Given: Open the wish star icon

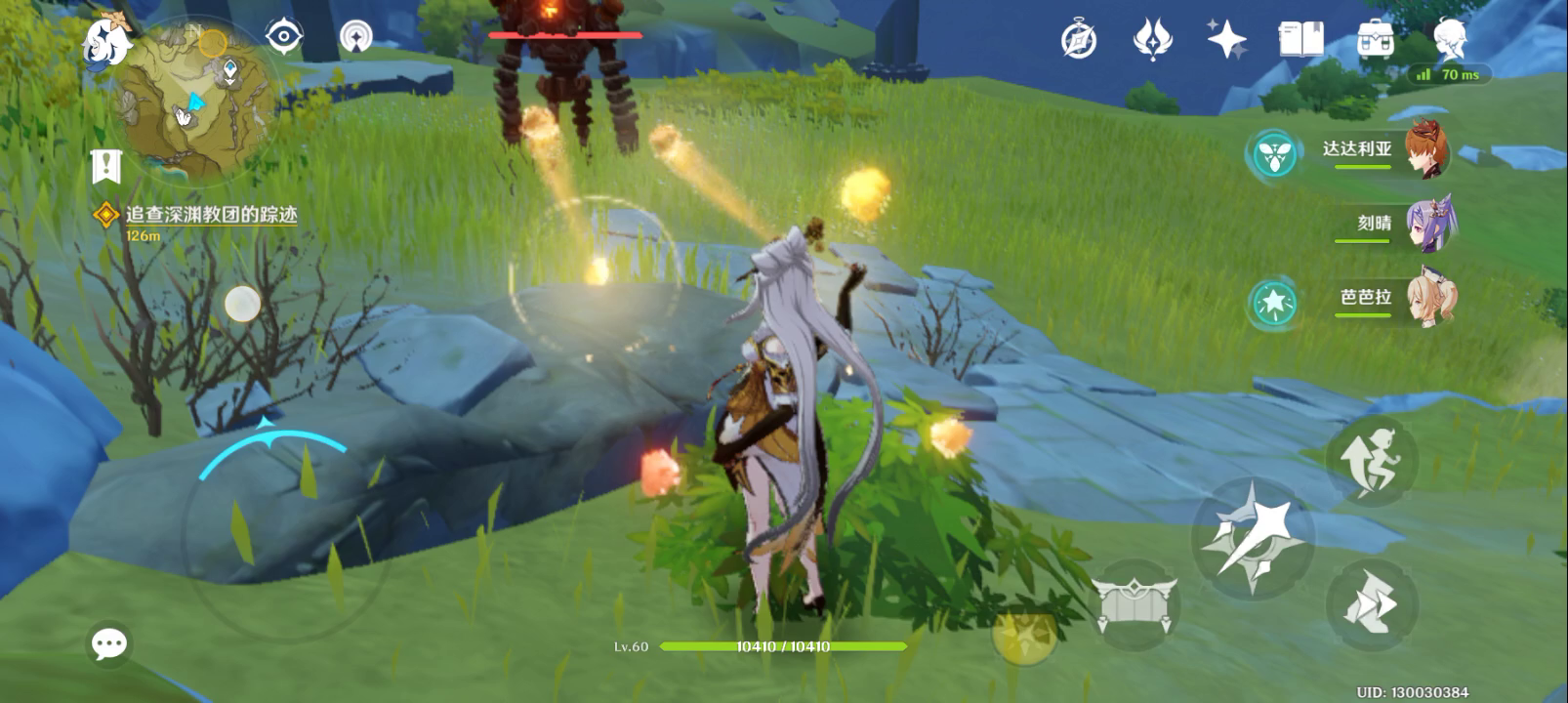Looking at the screenshot, I should tap(1226, 40).
